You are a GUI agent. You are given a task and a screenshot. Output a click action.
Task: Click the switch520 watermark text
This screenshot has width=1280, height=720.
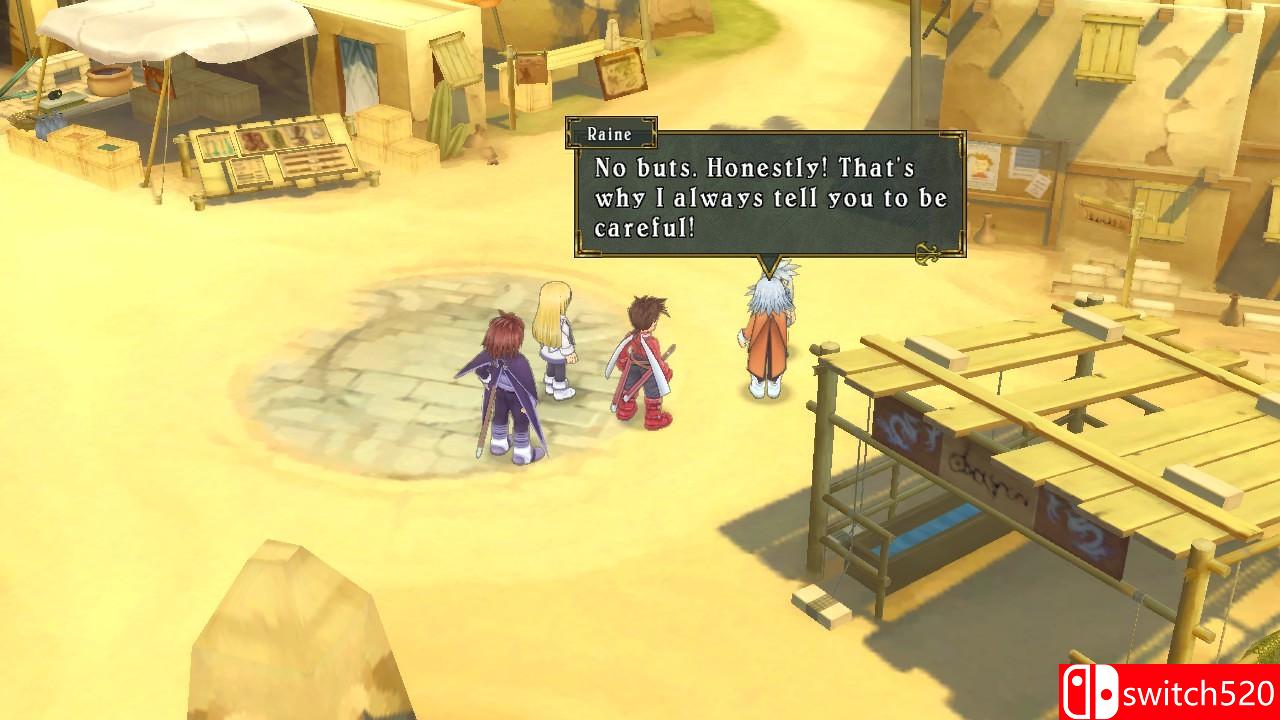1193,692
